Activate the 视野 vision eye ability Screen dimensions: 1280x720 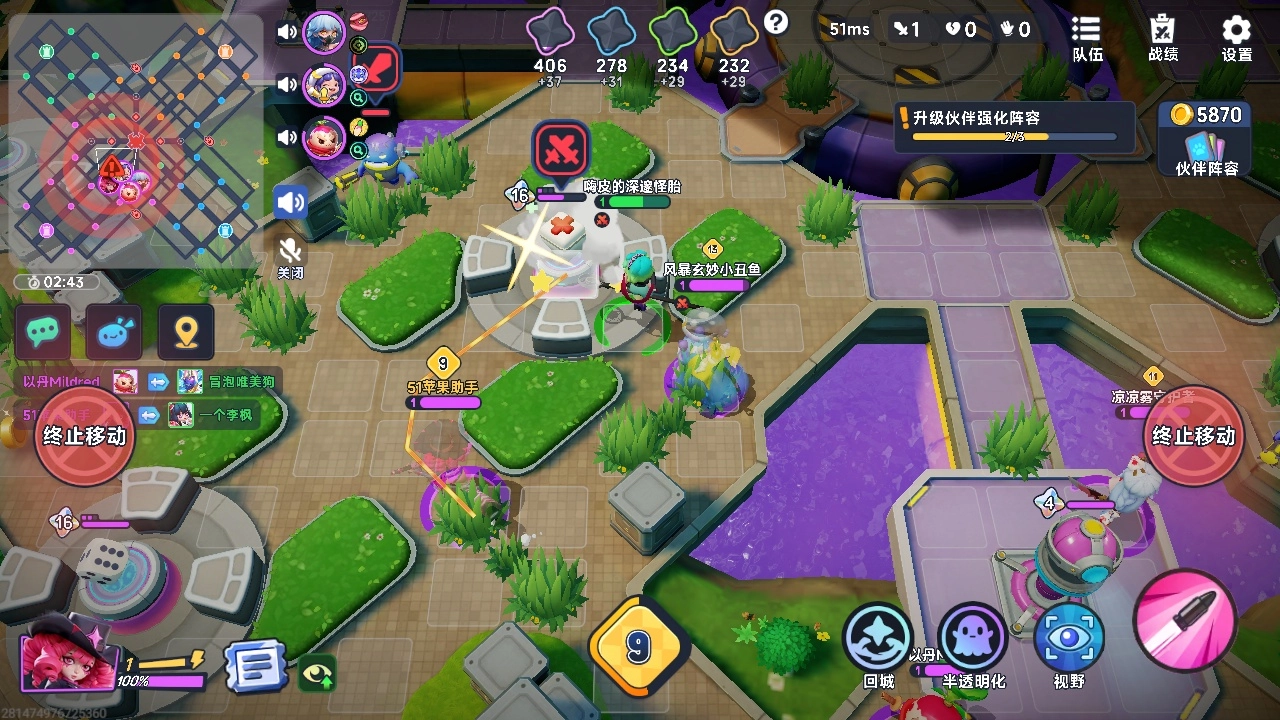point(1068,641)
